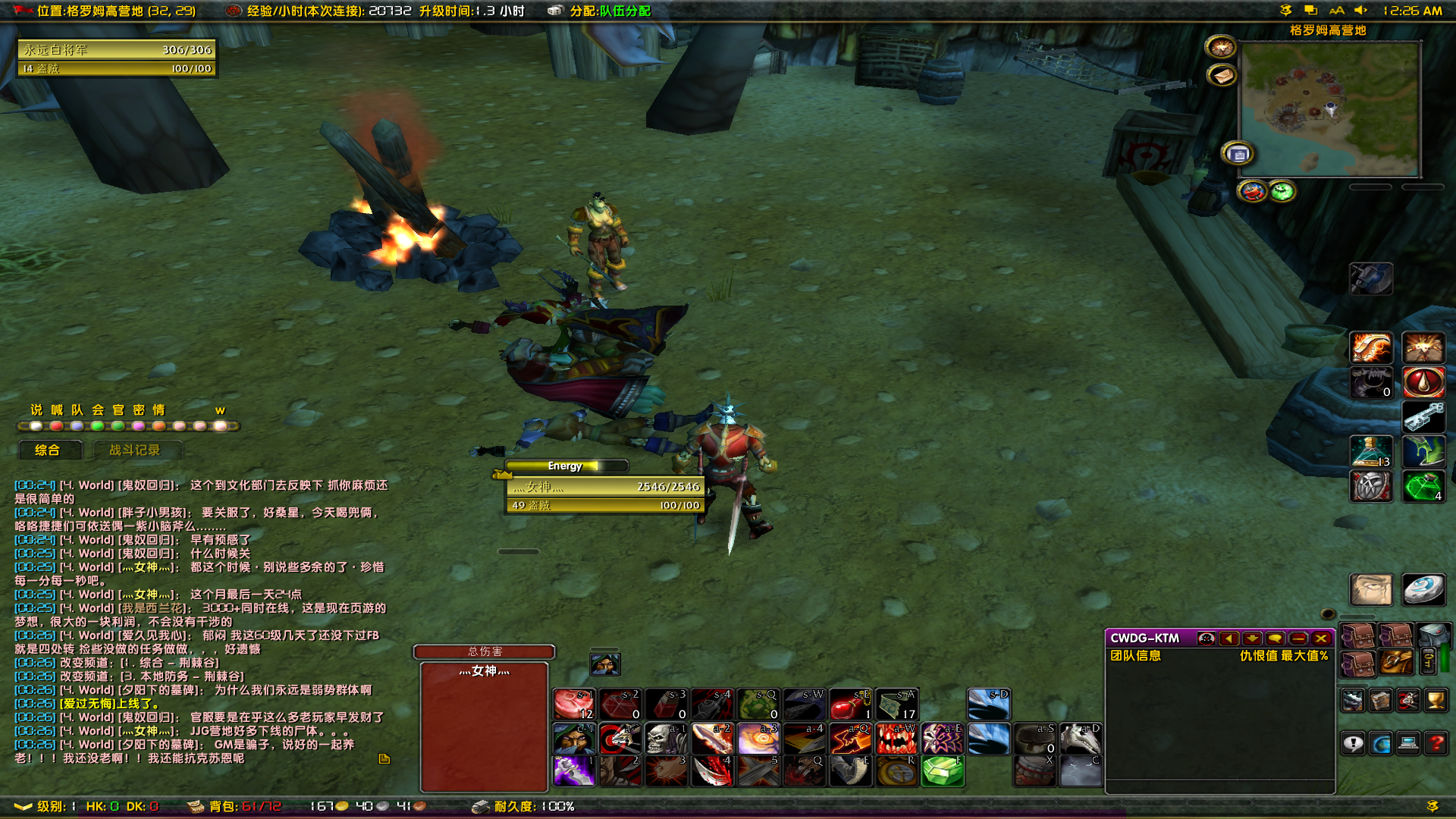
Task: Use the blue-white hearthstone icon
Action: coord(1423,589)
